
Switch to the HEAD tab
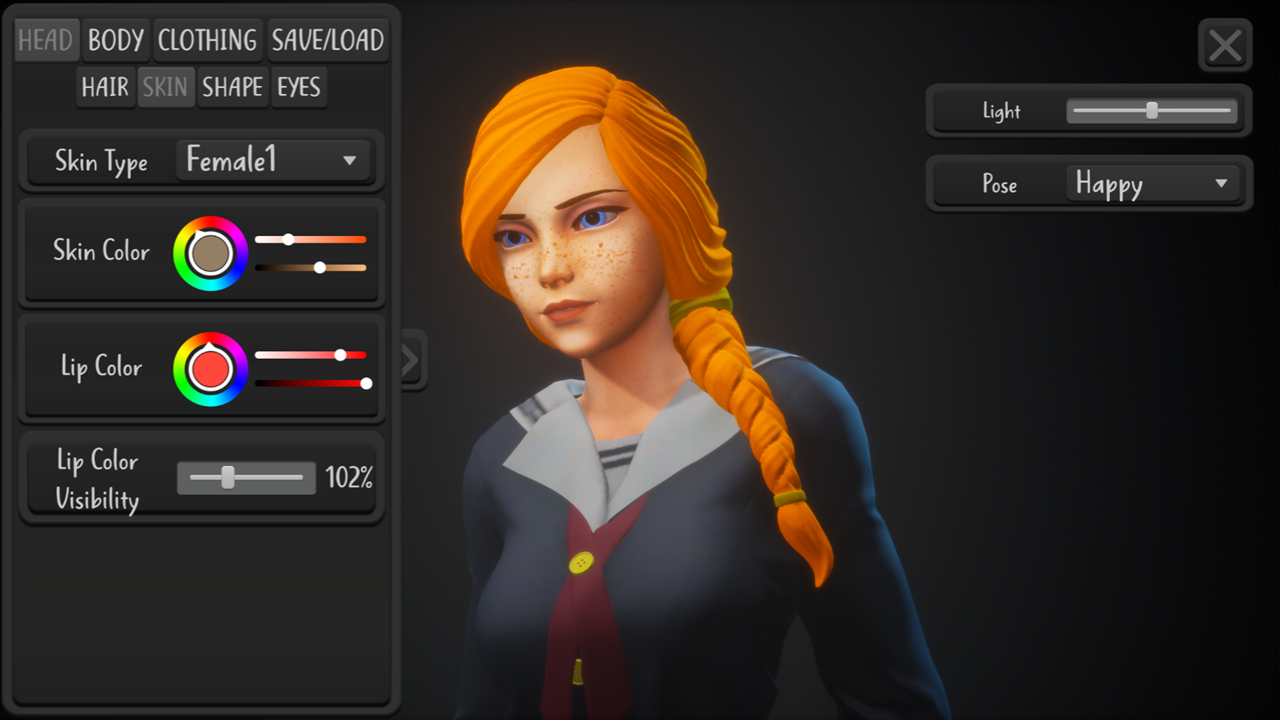(46, 41)
